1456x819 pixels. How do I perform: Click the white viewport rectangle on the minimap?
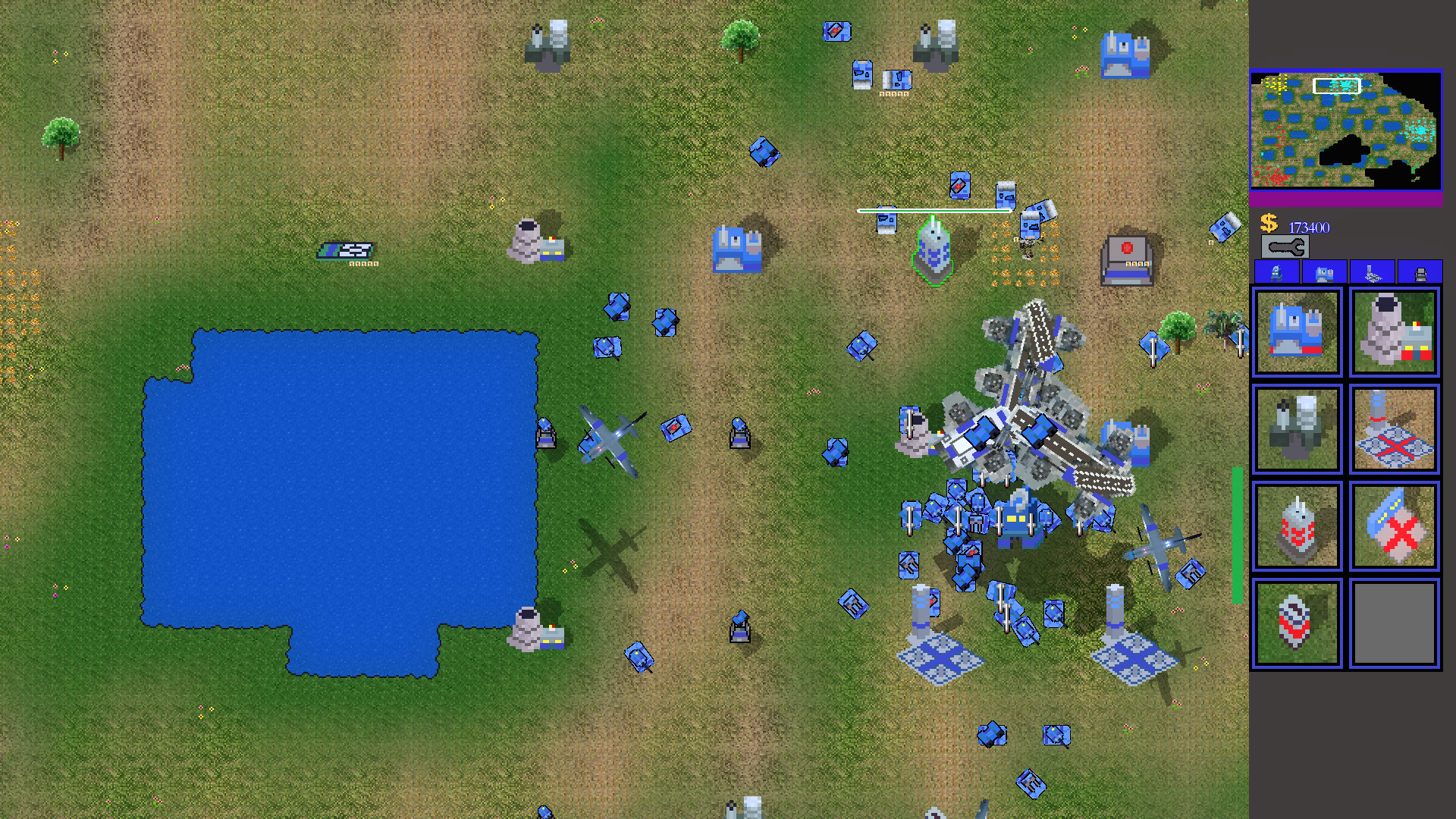[x=1337, y=86]
